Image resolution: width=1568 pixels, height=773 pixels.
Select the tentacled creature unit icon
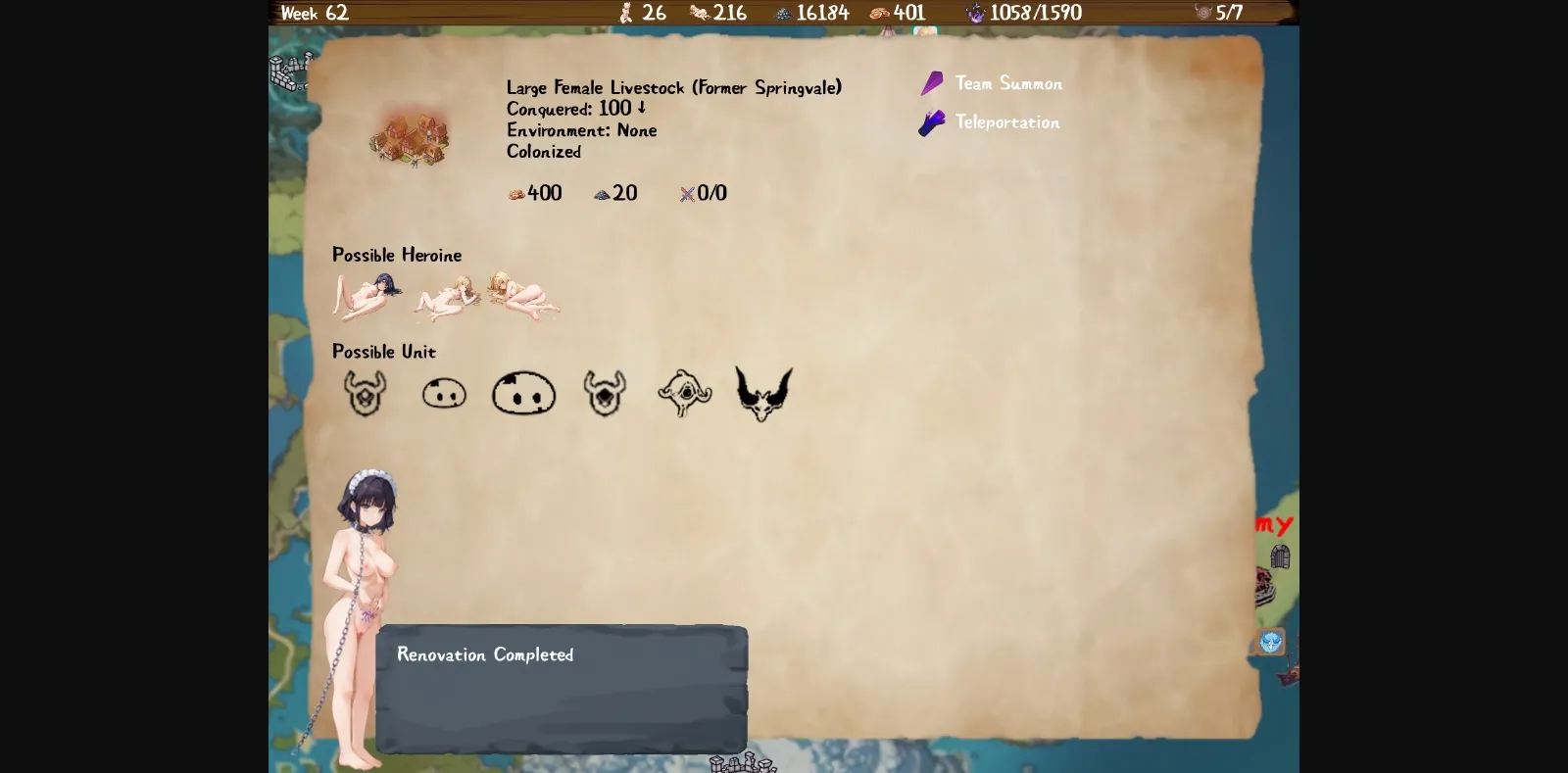684,393
